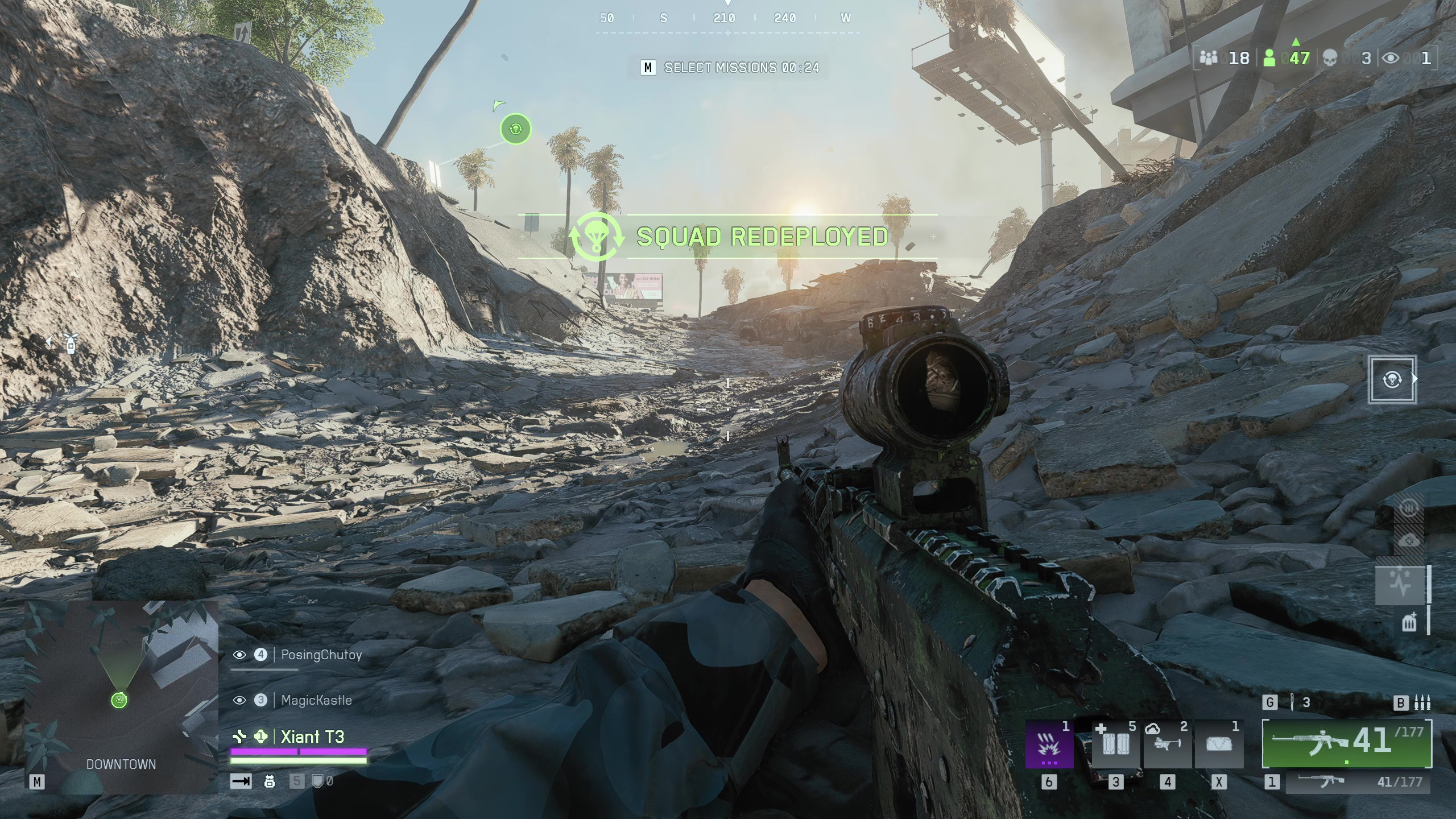Screen dimensions: 1456x819
Task: Select the highlighted primary rifle panel
Action: pyautogui.click(x=1347, y=743)
